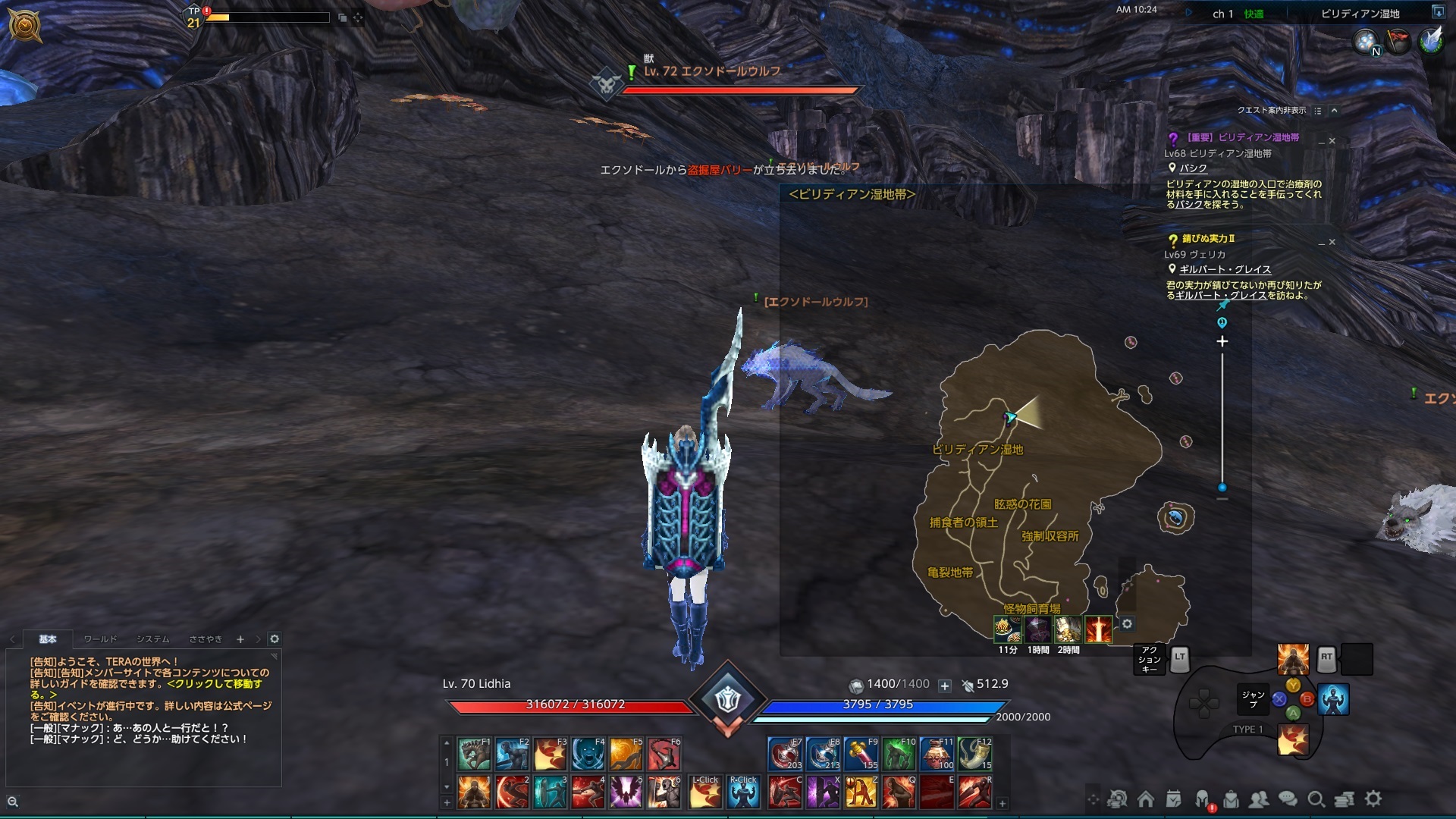Screen dimensions: 1456x819
Task: Click the + button next to 1400/1400 currency
Action: click(x=944, y=684)
